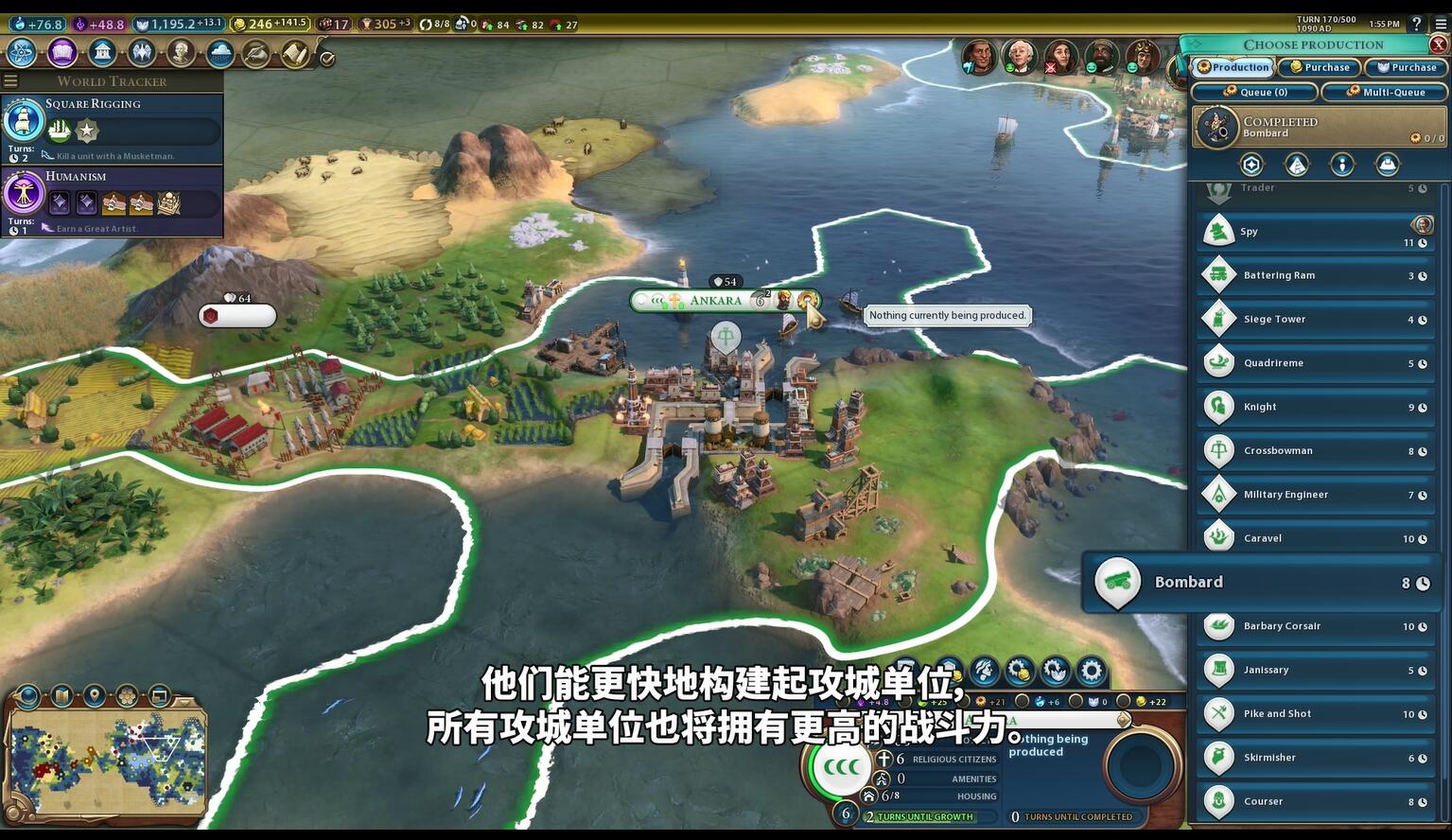Switch to the faith Purchase tab

click(x=1407, y=67)
